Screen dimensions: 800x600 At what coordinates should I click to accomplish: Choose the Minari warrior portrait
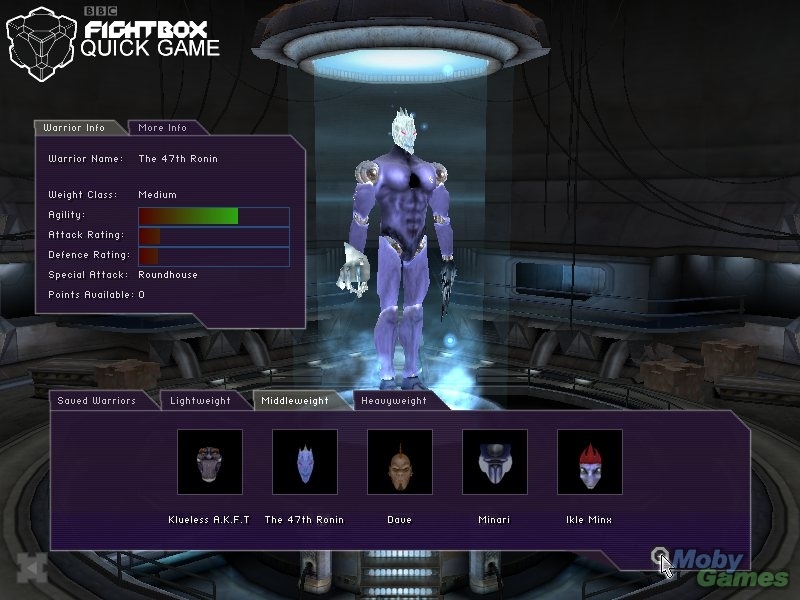[x=495, y=462]
